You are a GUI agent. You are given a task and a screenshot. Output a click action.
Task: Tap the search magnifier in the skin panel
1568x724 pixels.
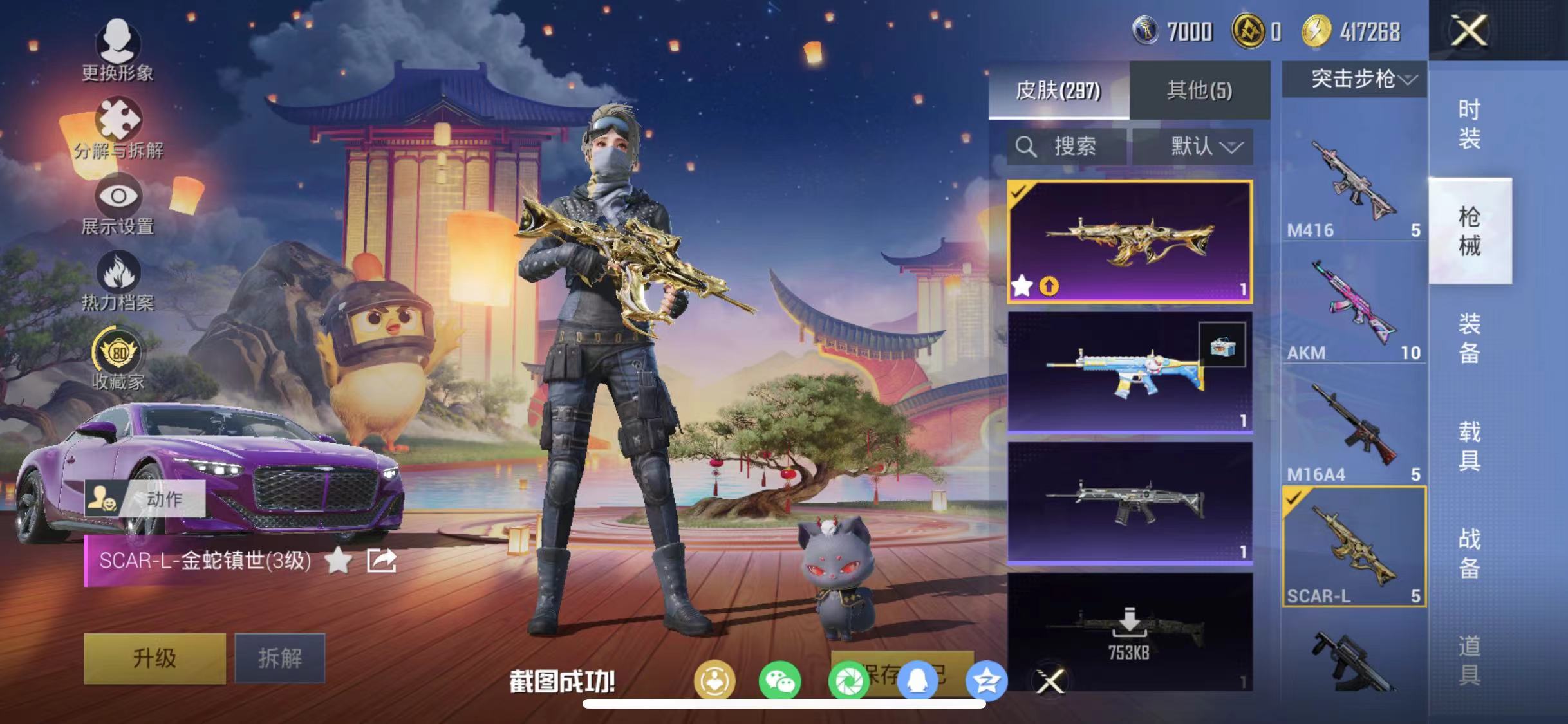click(1027, 147)
